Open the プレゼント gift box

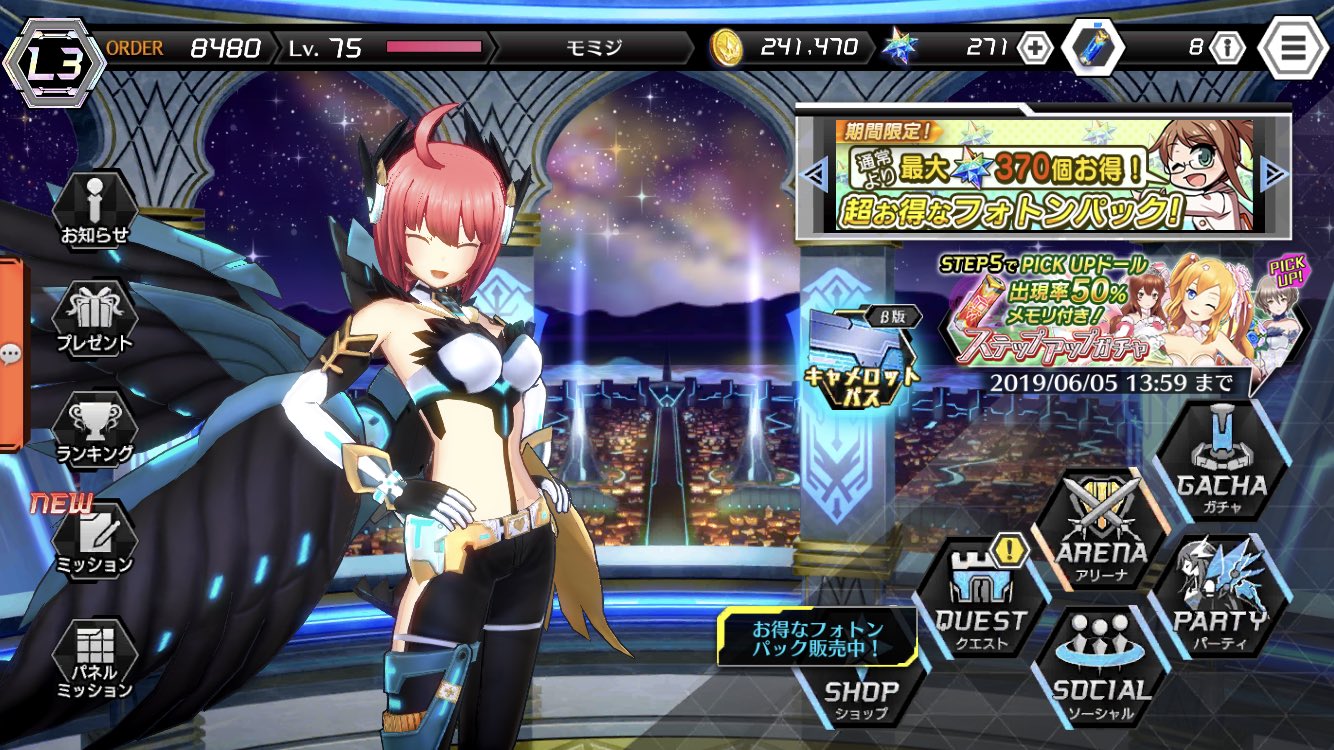pyautogui.click(x=94, y=319)
